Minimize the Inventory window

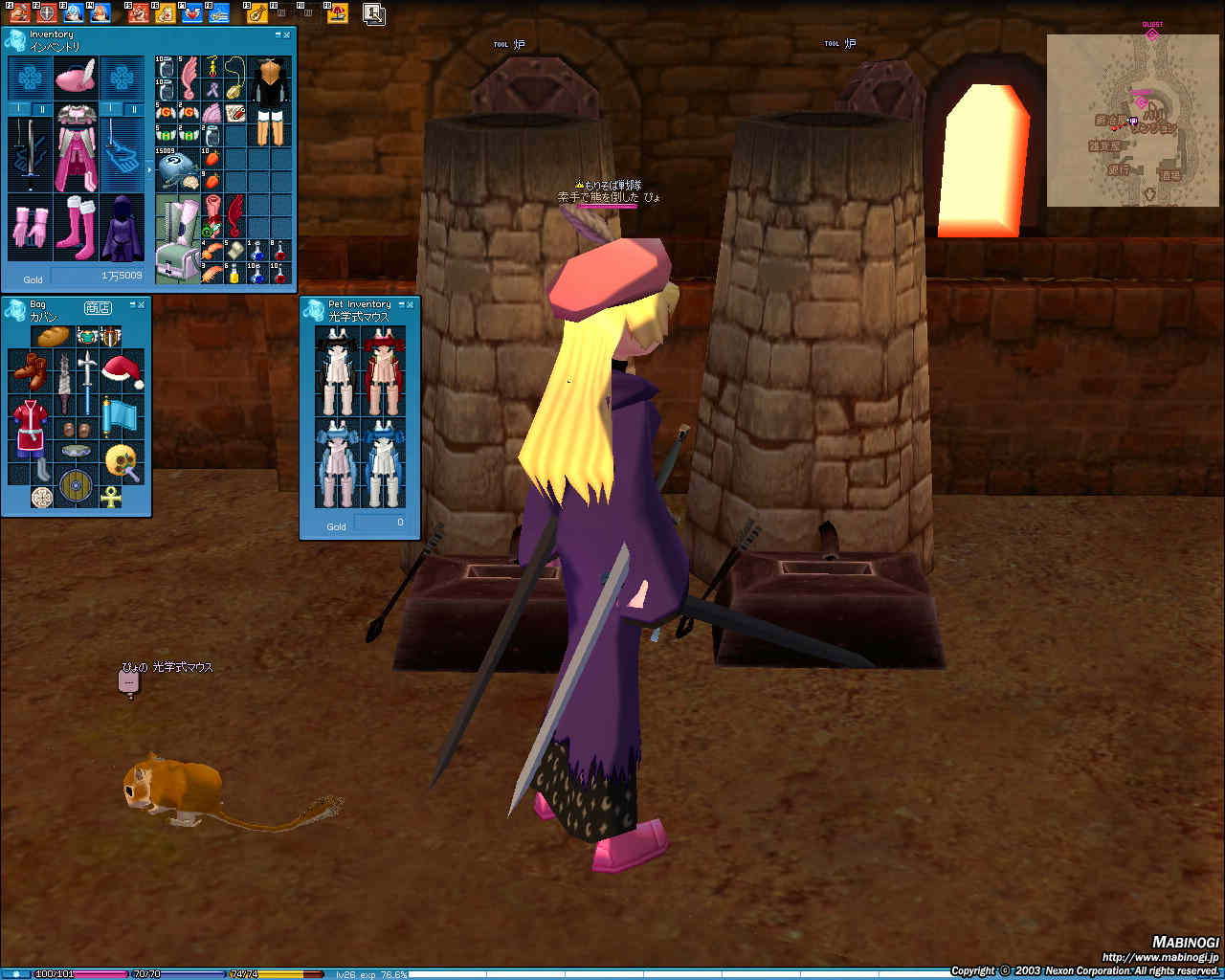click(278, 35)
